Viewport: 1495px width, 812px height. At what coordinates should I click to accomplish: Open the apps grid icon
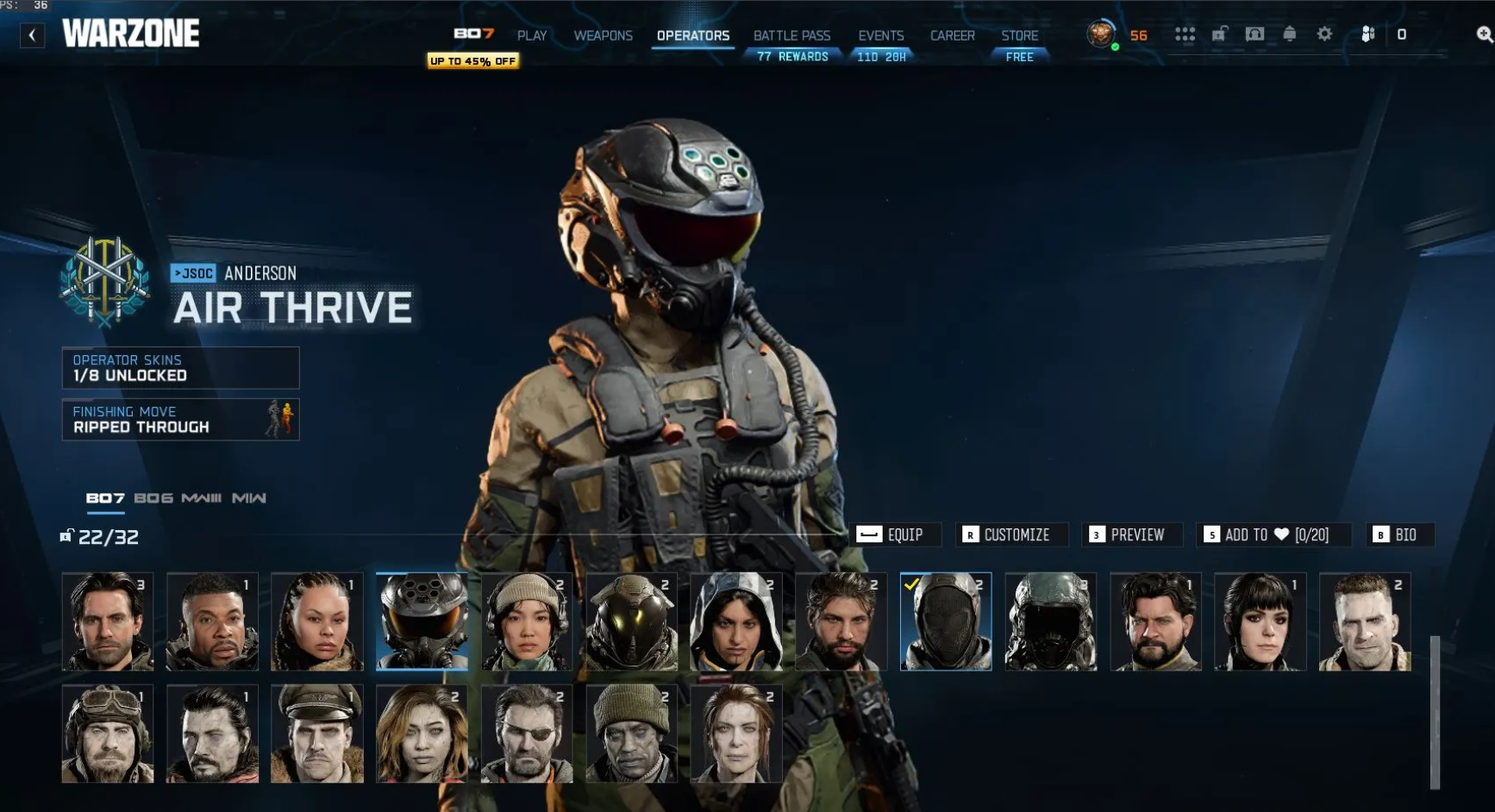[x=1185, y=34]
